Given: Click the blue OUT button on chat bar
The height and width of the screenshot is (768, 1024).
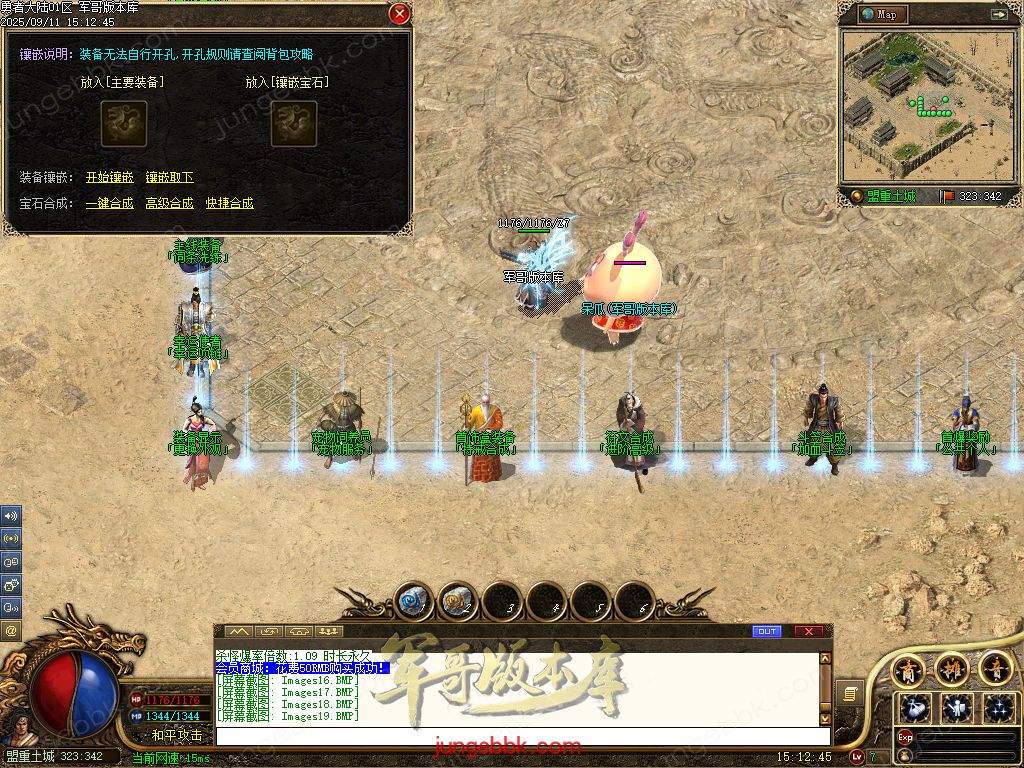Looking at the screenshot, I should (x=767, y=631).
